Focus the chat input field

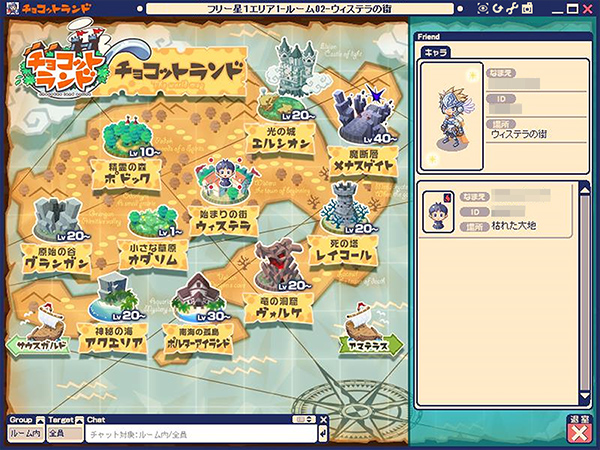(x=200, y=434)
